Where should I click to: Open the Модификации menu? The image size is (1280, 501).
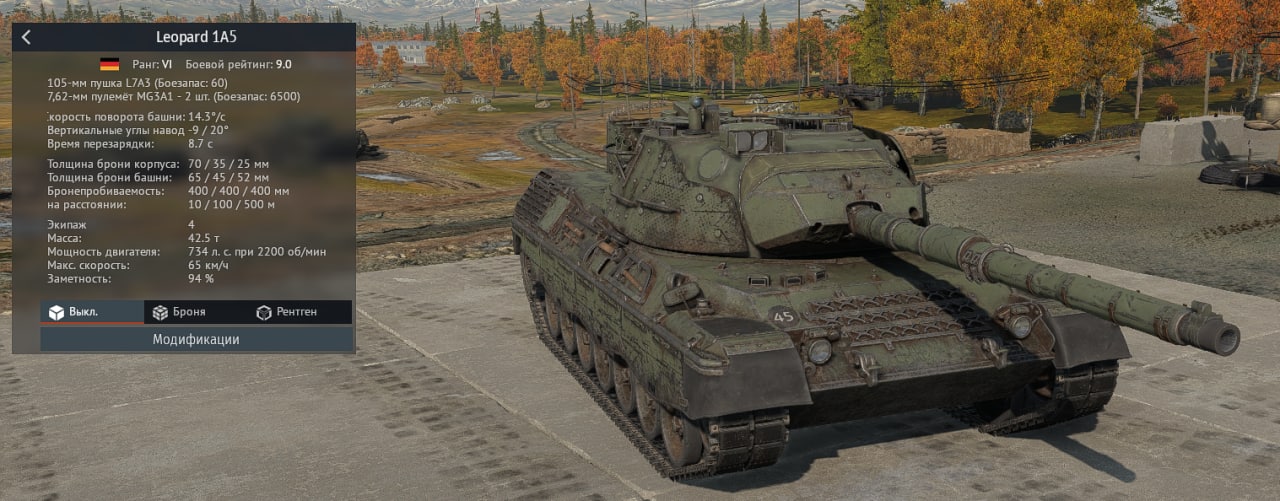(x=196, y=339)
